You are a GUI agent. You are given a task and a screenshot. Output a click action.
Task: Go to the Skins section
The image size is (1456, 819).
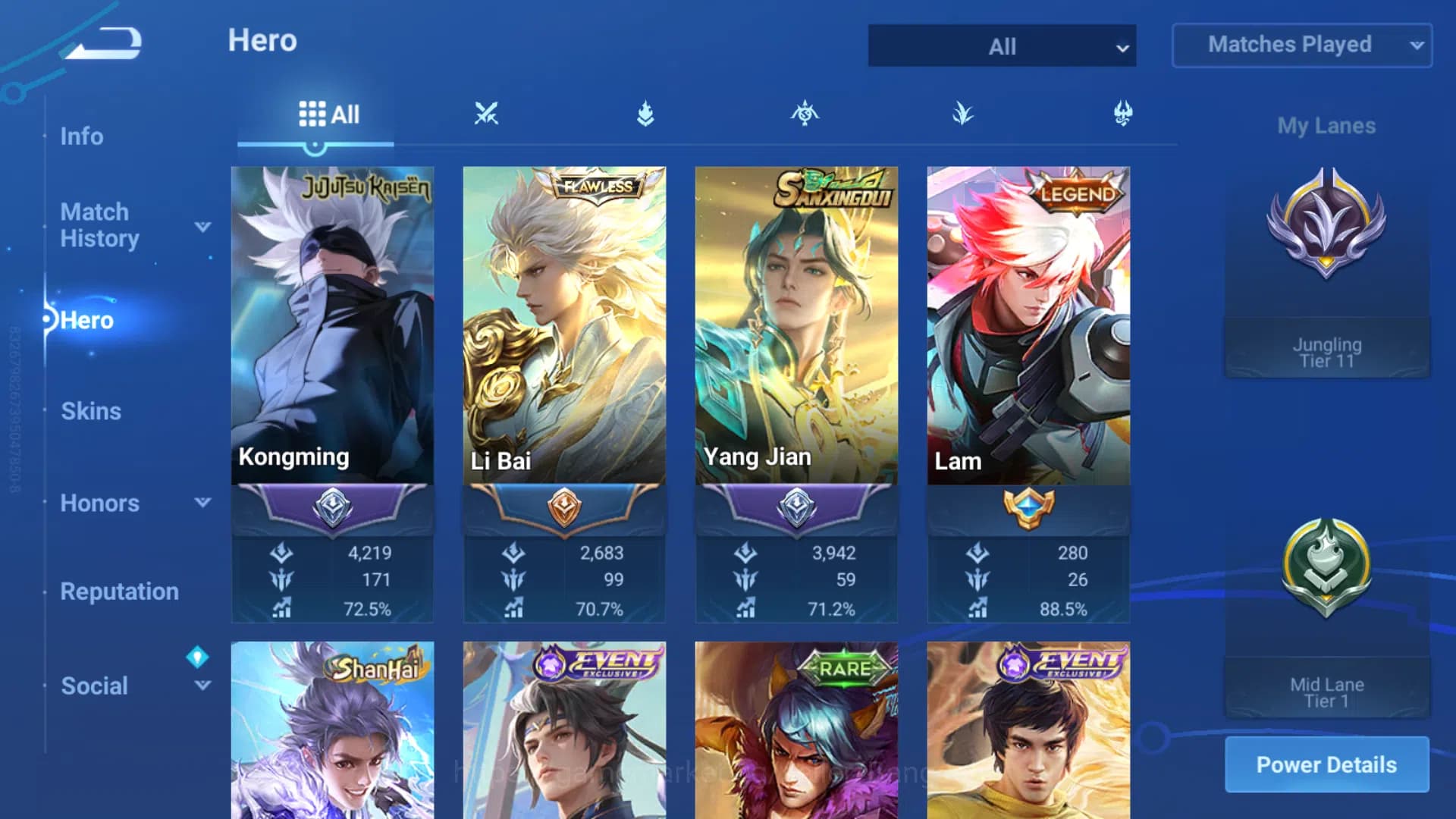(91, 410)
